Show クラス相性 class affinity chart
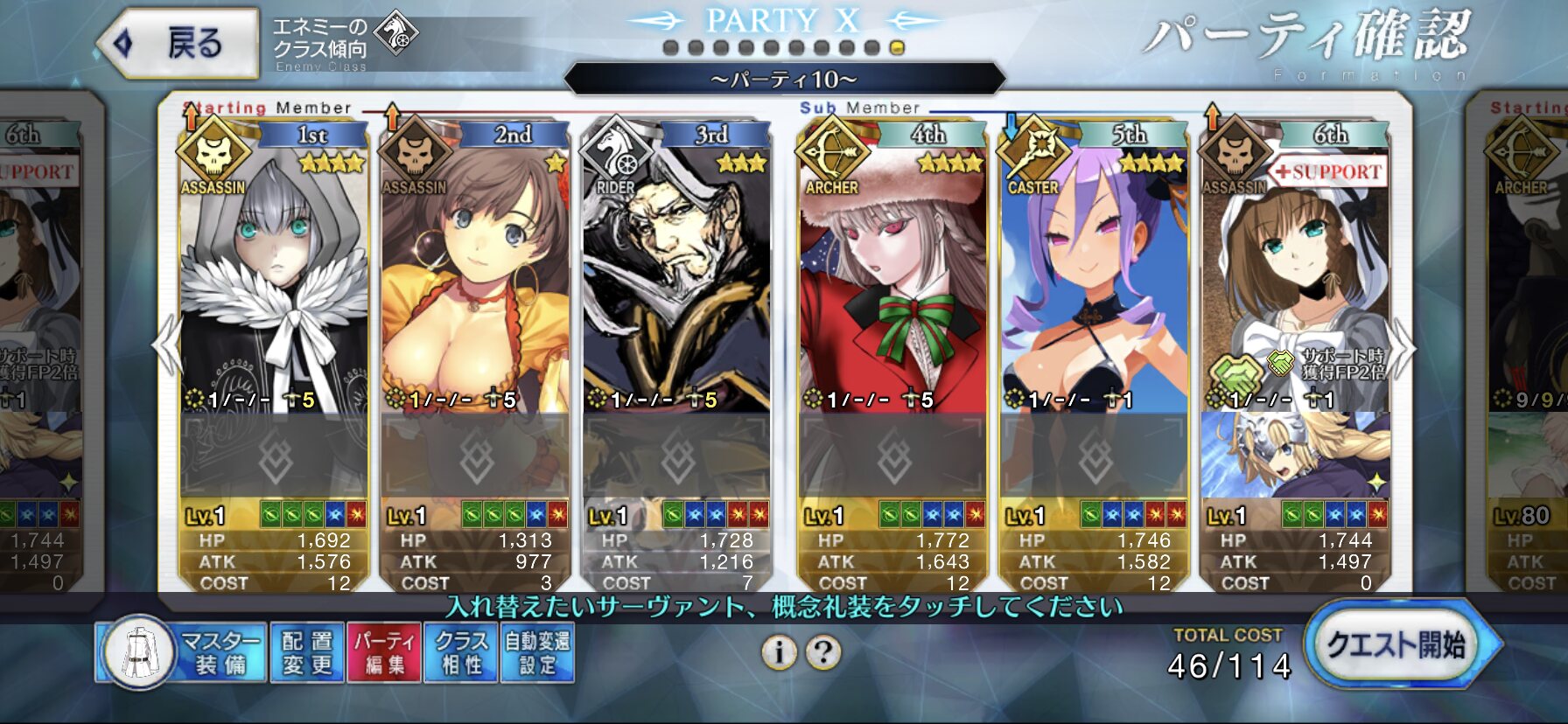 (460, 652)
